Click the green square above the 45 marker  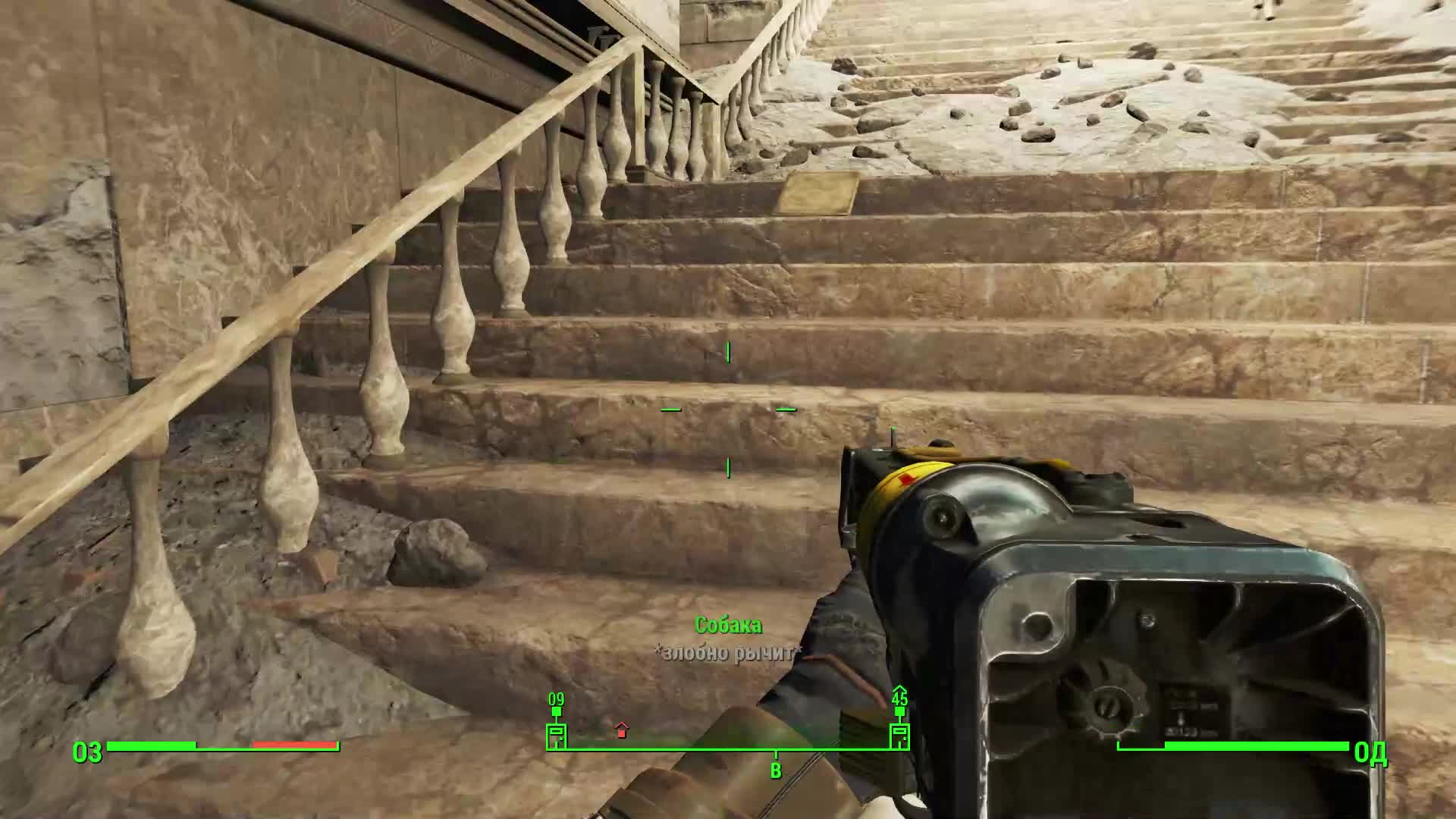coord(899,711)
